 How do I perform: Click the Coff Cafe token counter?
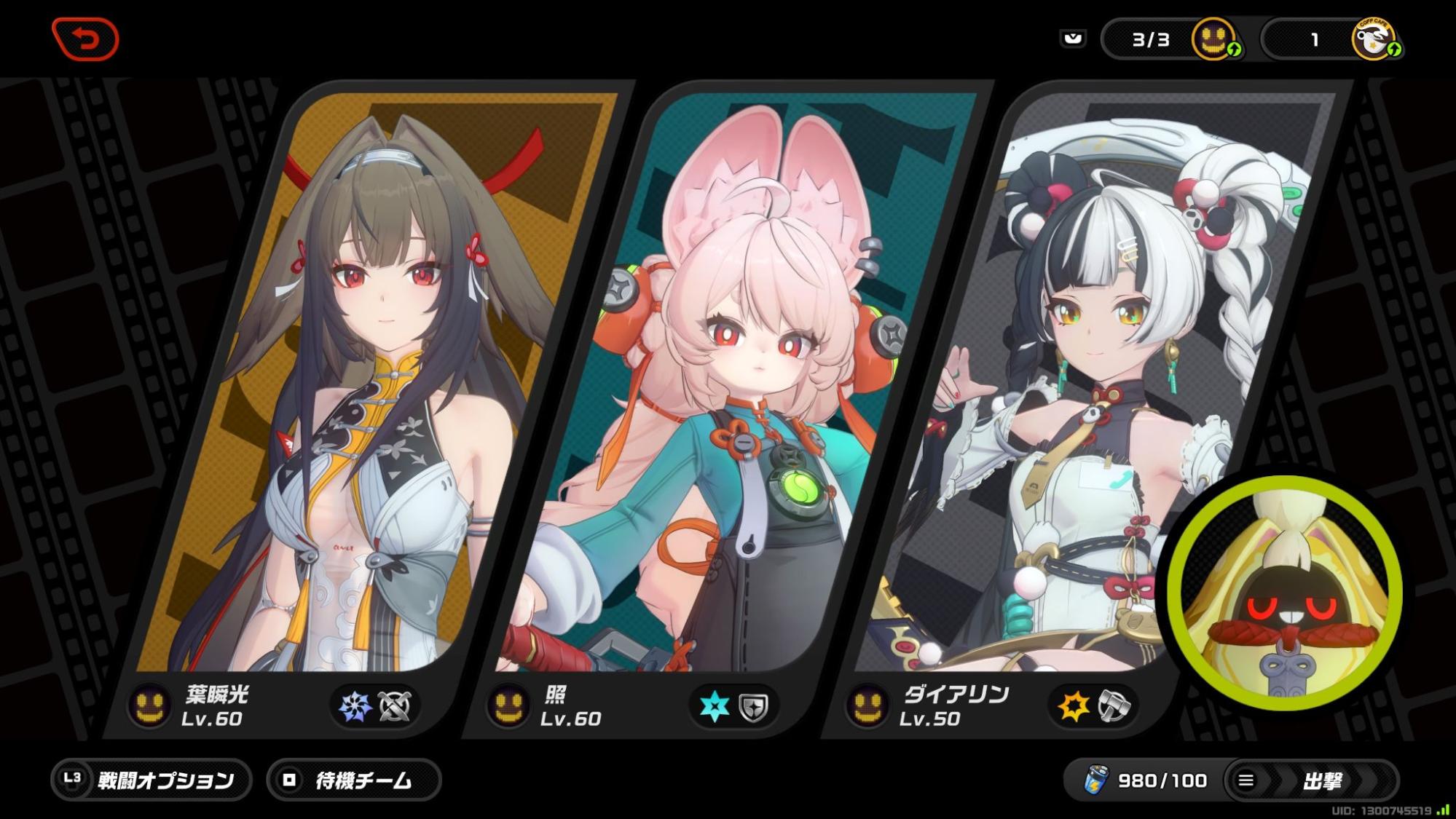tap(1342, 40)
